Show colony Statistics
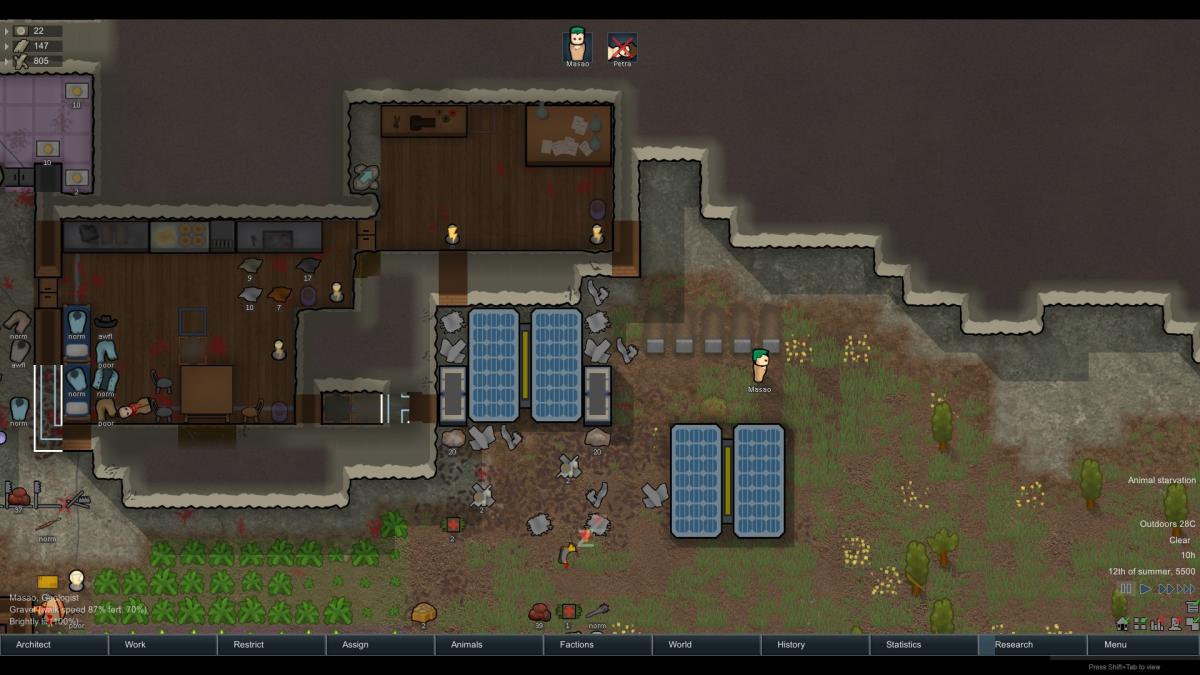The height and width of the screenshot is (675, 1200). 925,645
